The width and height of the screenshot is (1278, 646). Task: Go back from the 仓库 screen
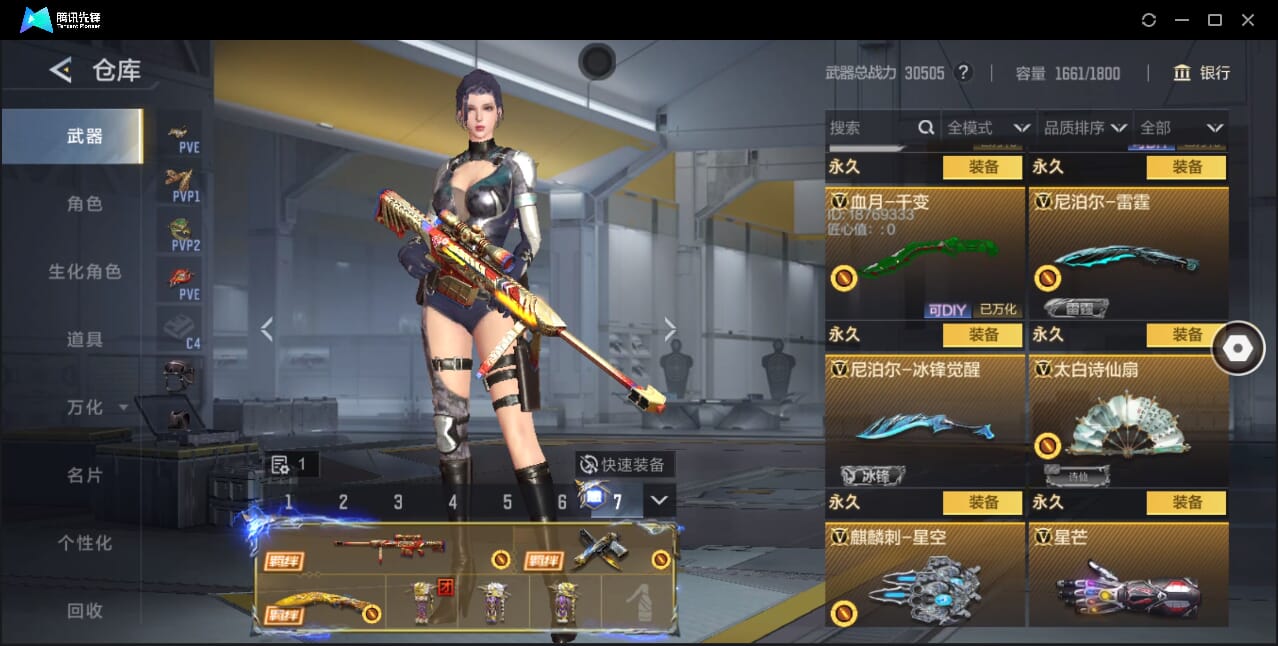pyautogui.click(x=61, y=70)
